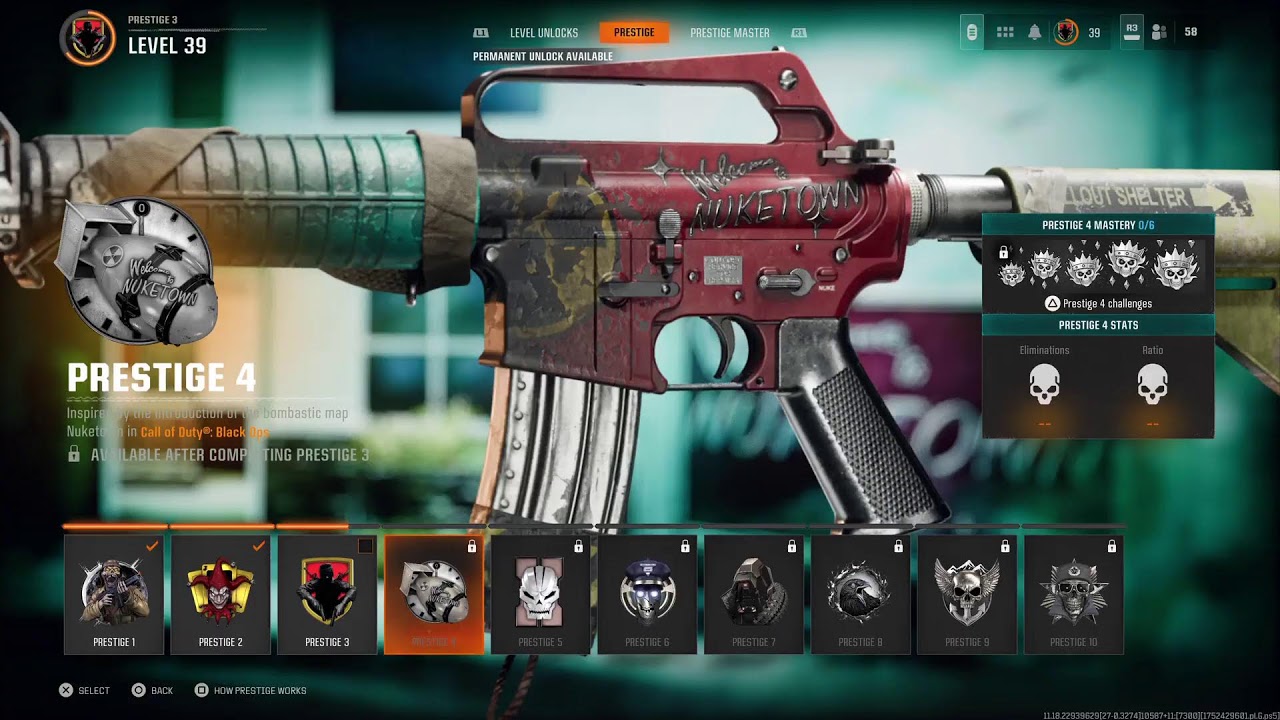The height and width of the screenshot is (720, 1280).
Task: View the Prestige 4 Mastery challenges panel
Action: (x=1098, y=267)
